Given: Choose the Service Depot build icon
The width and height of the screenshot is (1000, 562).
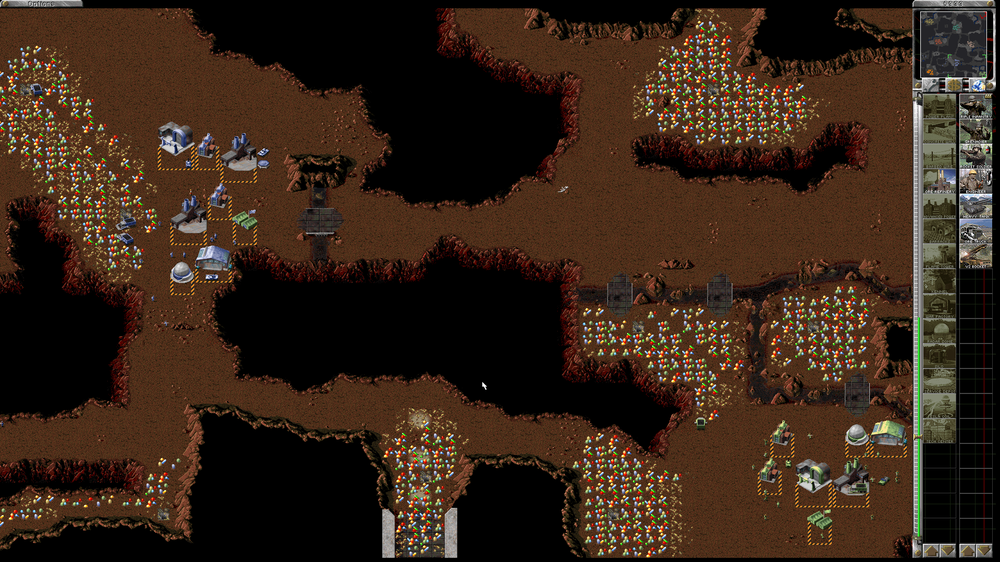Looking at the screenshot, I should (938, 380).
